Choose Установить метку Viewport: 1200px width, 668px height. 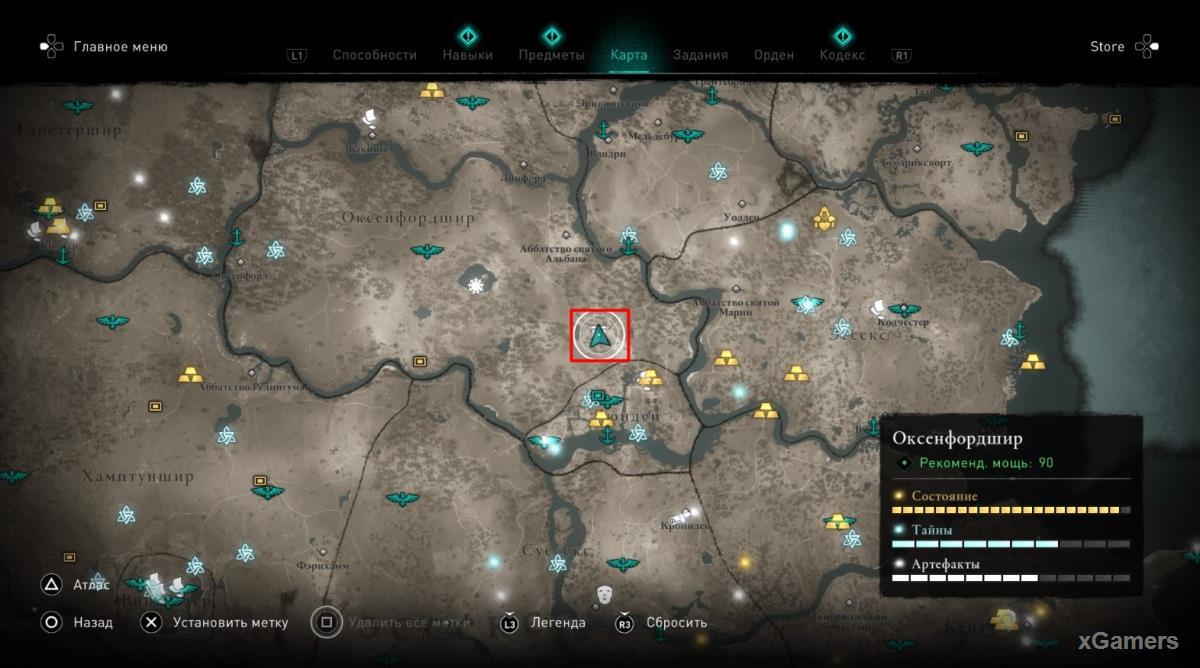point(229,622)
